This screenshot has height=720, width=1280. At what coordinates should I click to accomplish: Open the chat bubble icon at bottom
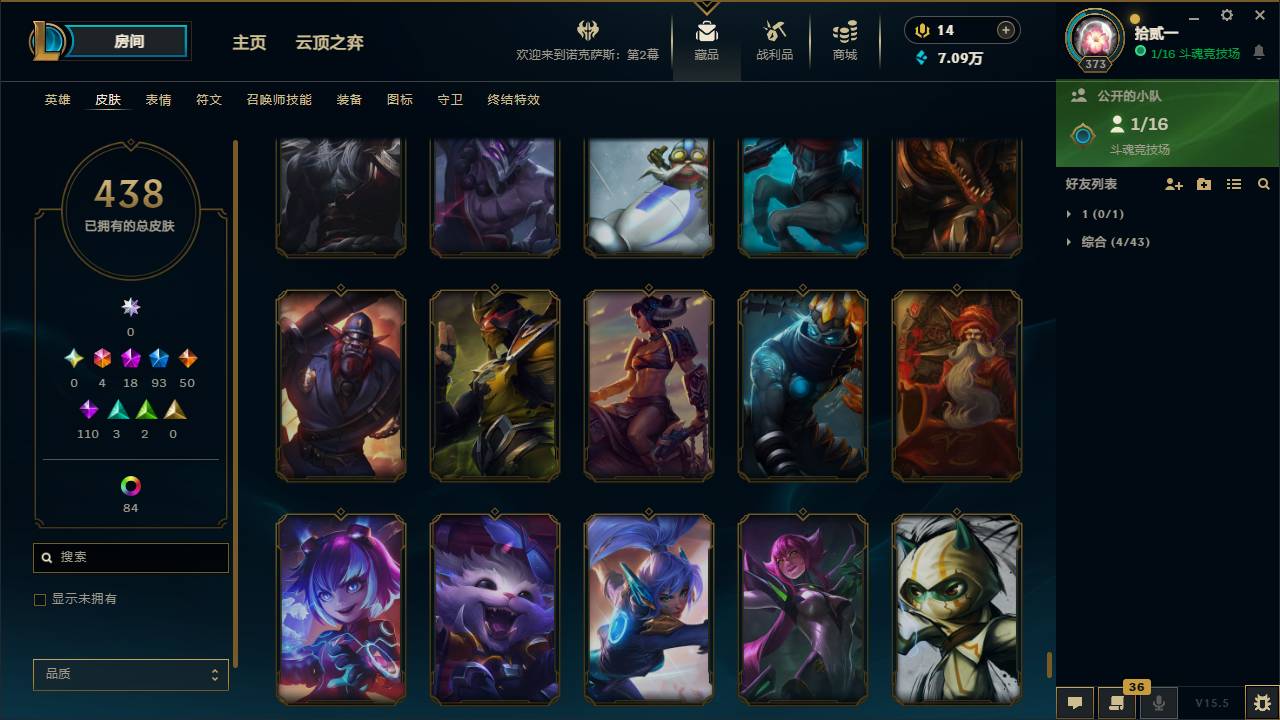1075,703
